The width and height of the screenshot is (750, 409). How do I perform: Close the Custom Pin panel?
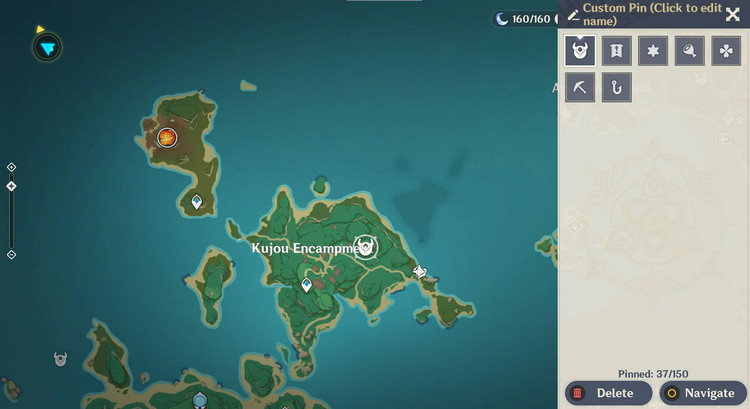733,15
